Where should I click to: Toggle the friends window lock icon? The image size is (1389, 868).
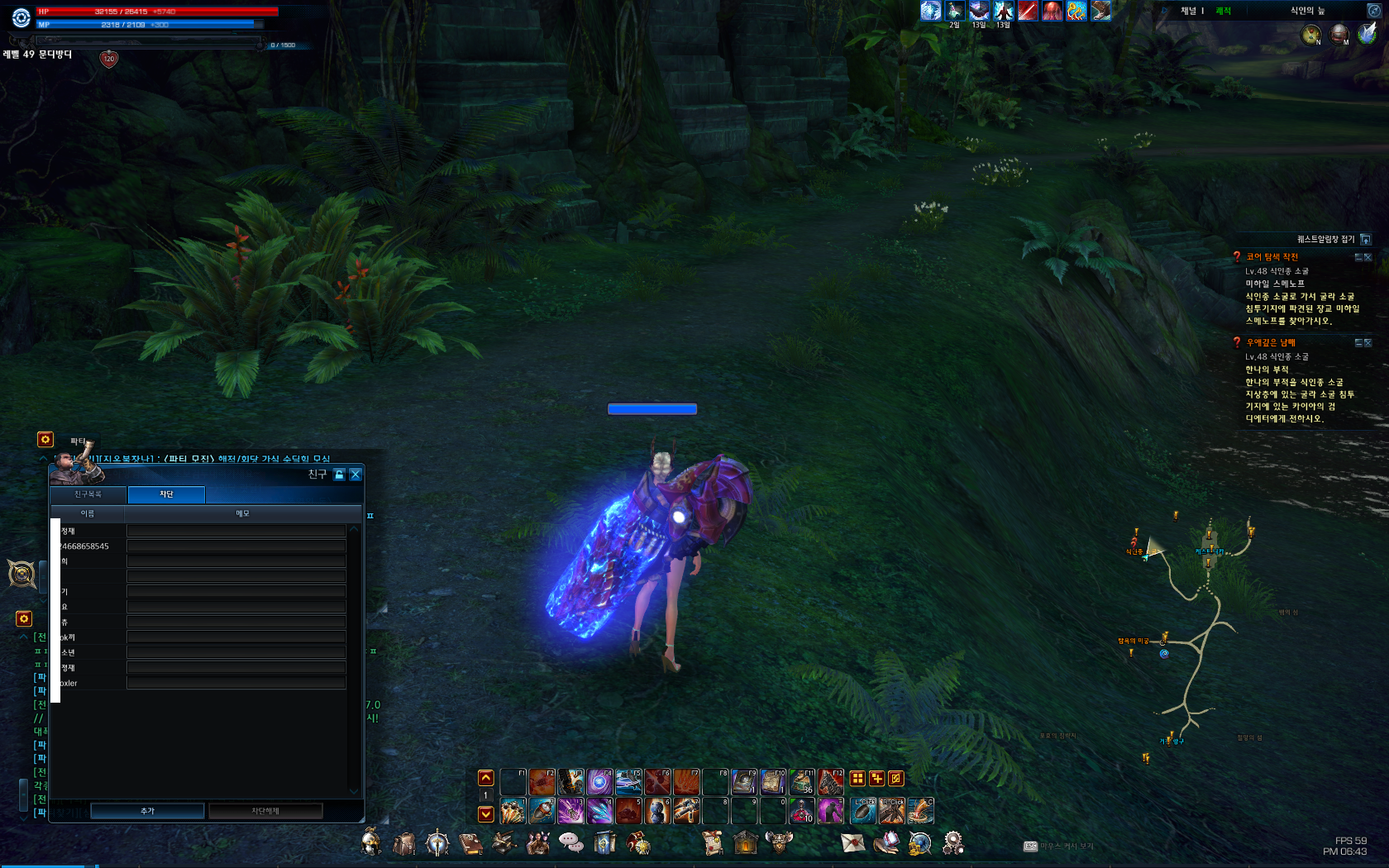coord(339,475)
